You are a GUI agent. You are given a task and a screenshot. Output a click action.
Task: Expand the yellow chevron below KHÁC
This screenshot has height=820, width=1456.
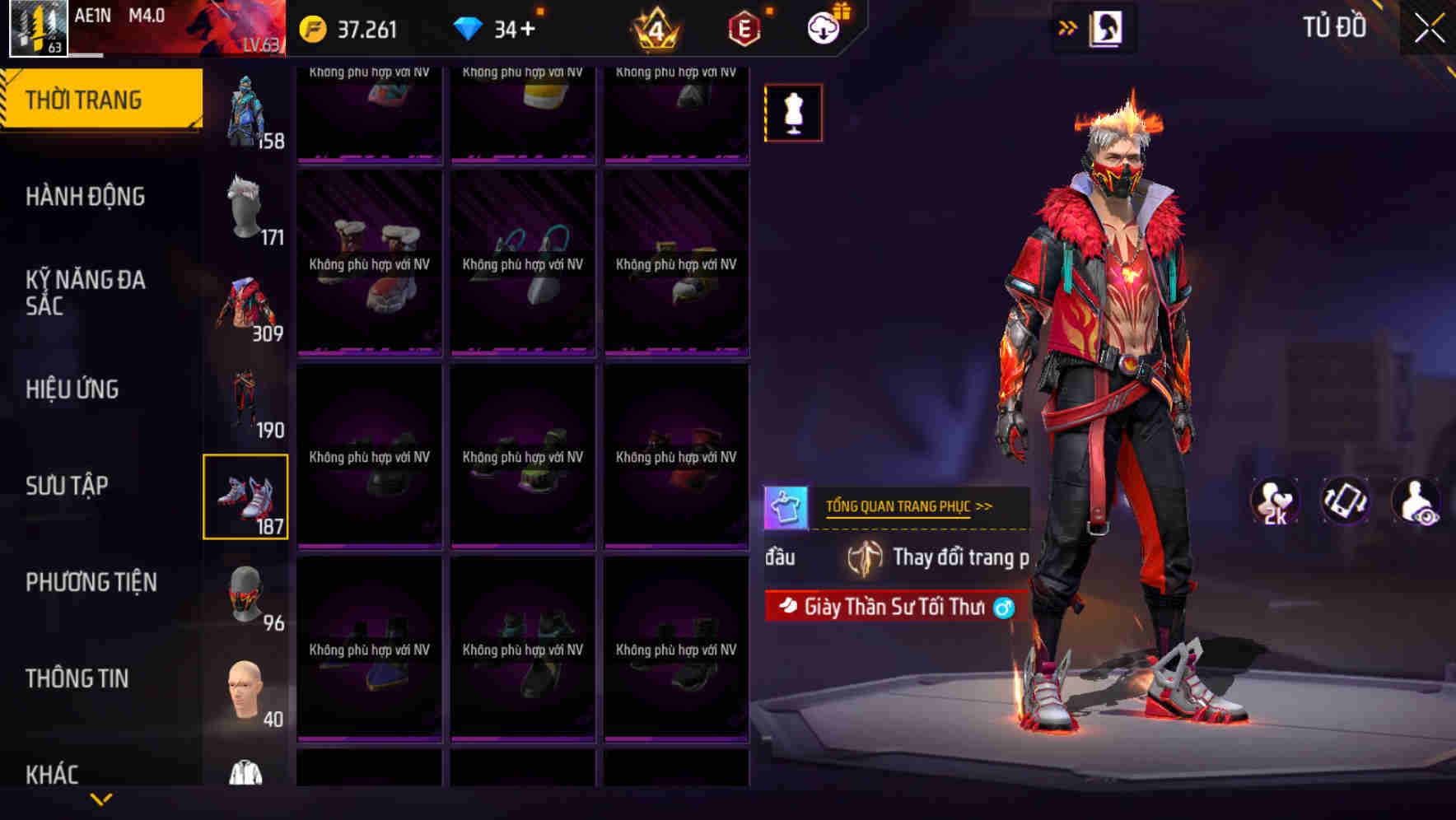101,800
